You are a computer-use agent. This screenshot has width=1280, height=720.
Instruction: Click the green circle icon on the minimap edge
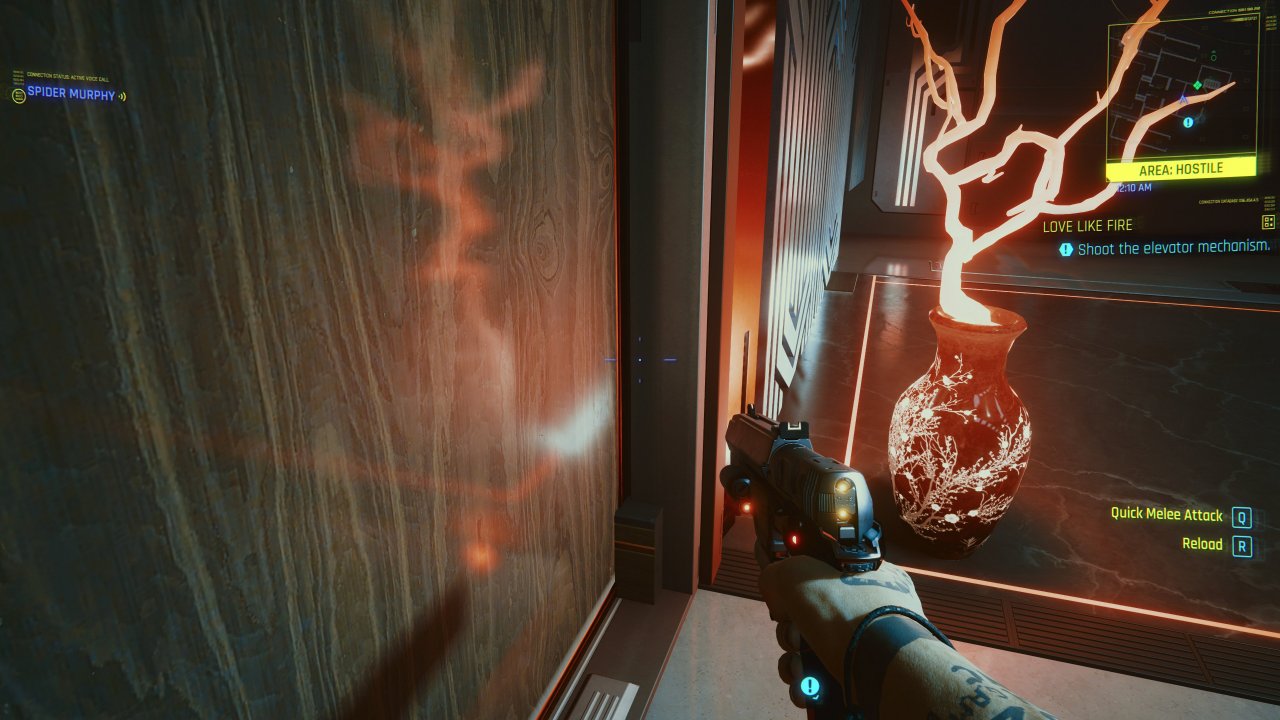1213,57
